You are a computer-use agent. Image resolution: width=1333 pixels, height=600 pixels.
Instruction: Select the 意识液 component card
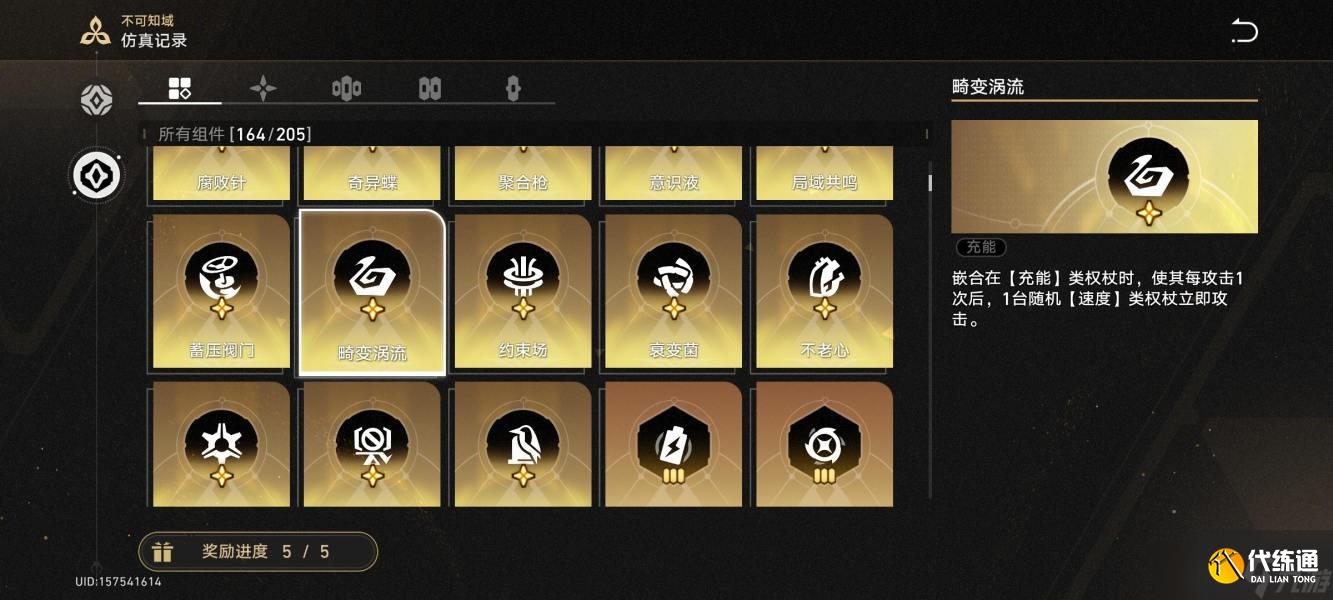[x=673, y=174]
